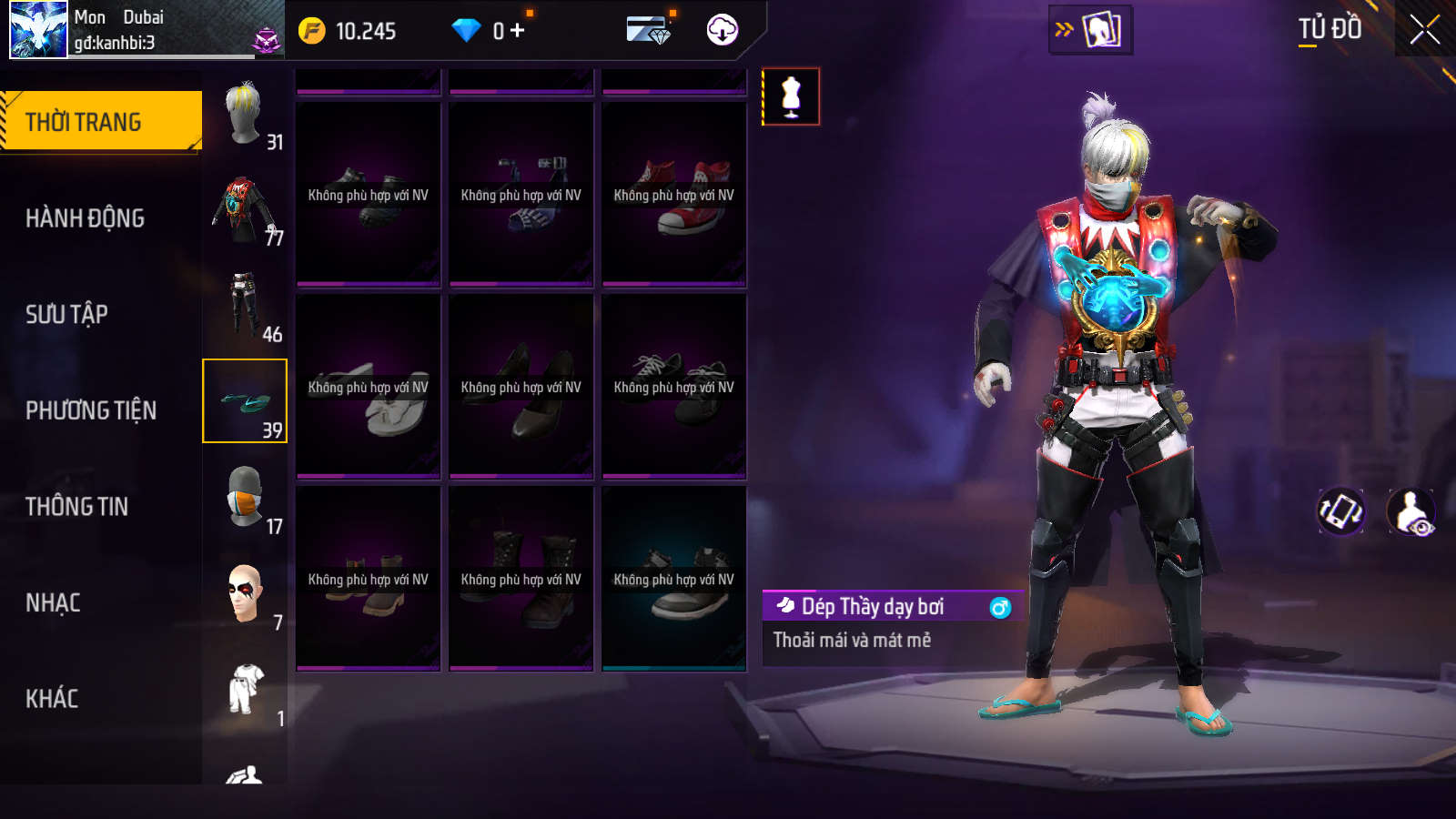
Task: Open the NHẠC music section
Action: [x=53, y=602]
